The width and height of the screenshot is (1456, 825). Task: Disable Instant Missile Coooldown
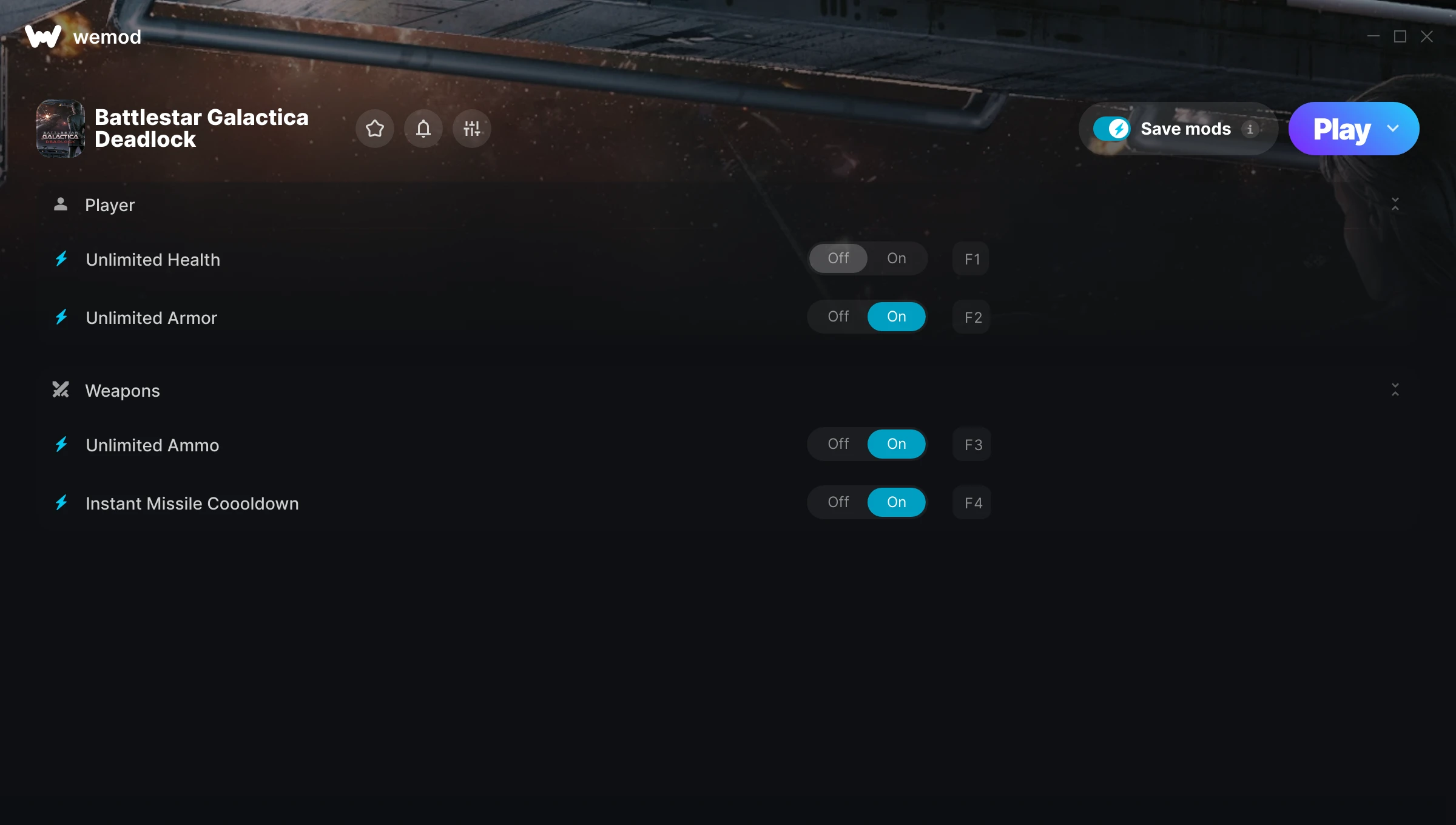point(838,502)
